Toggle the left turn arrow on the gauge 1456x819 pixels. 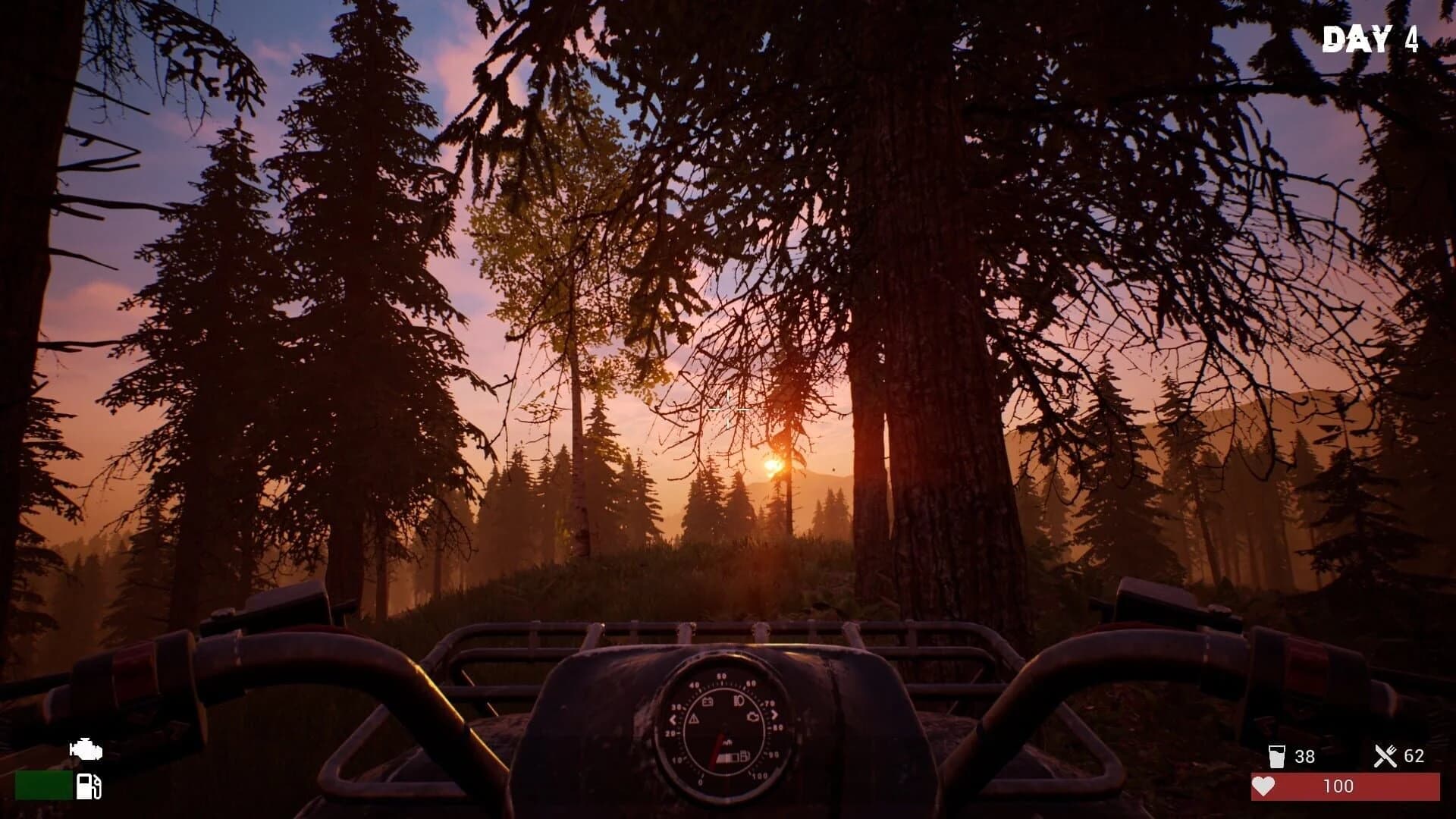tap(673, 719)
